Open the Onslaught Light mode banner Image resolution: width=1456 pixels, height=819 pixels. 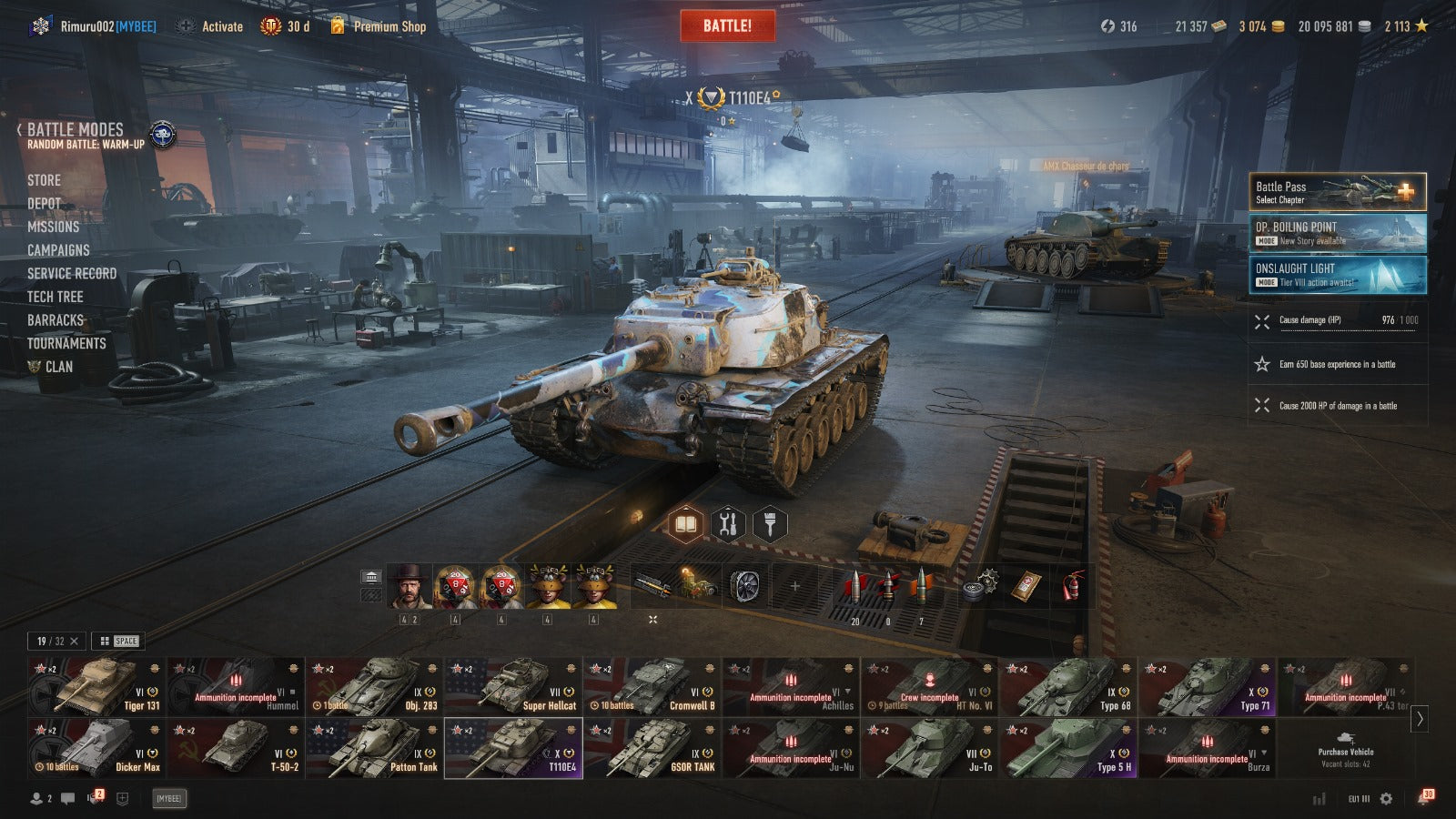click(1337, 274)
